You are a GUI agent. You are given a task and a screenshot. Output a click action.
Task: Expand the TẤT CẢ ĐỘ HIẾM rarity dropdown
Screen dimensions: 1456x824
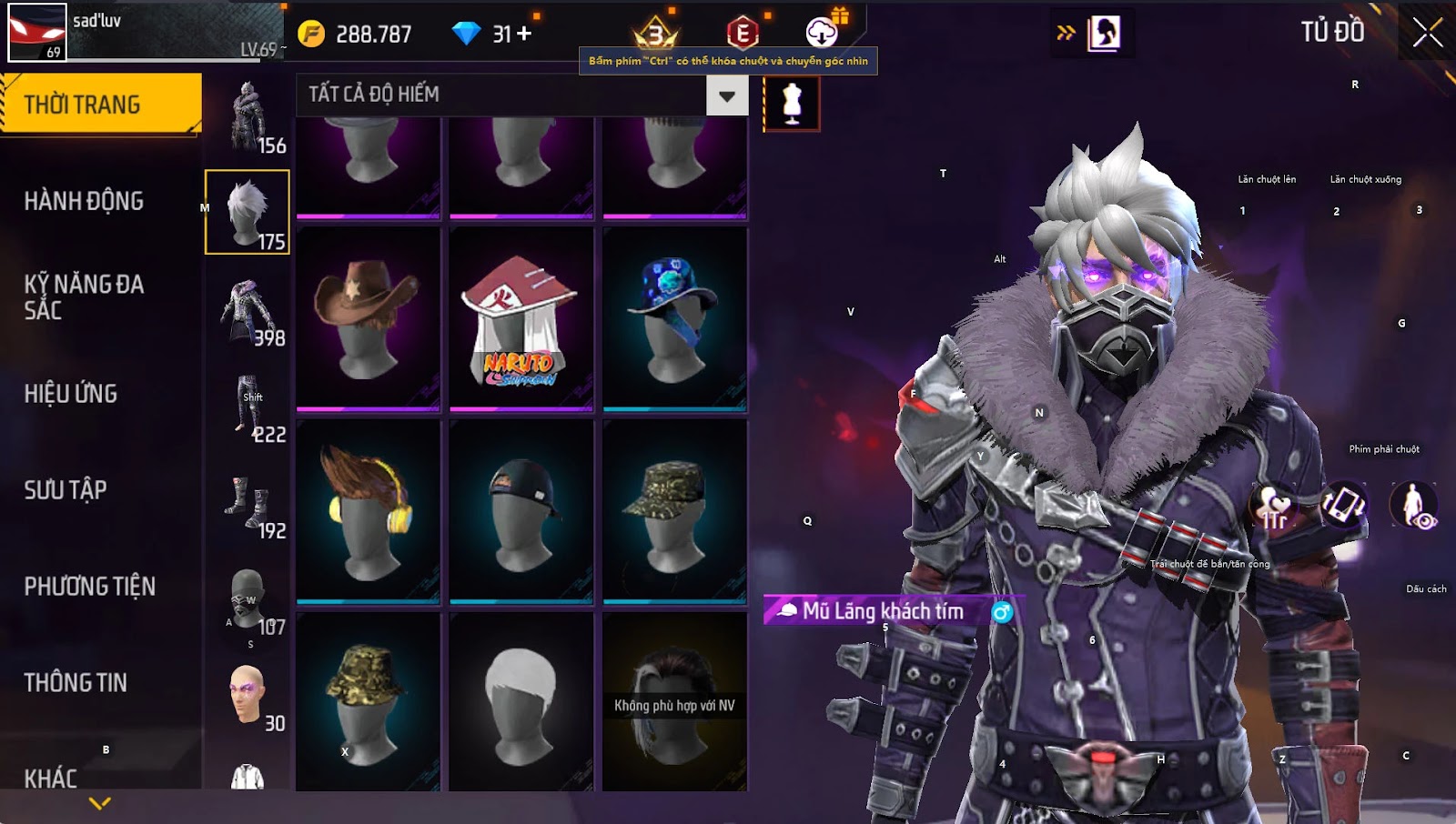727,95
